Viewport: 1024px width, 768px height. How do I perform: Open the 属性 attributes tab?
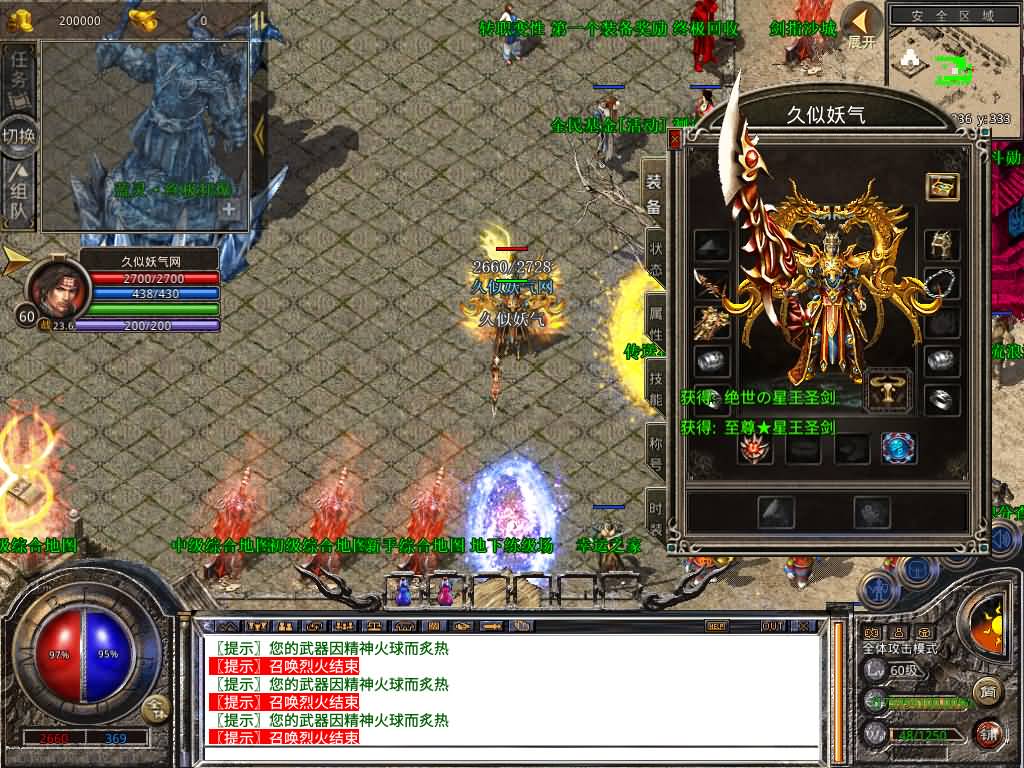[655, 318]
